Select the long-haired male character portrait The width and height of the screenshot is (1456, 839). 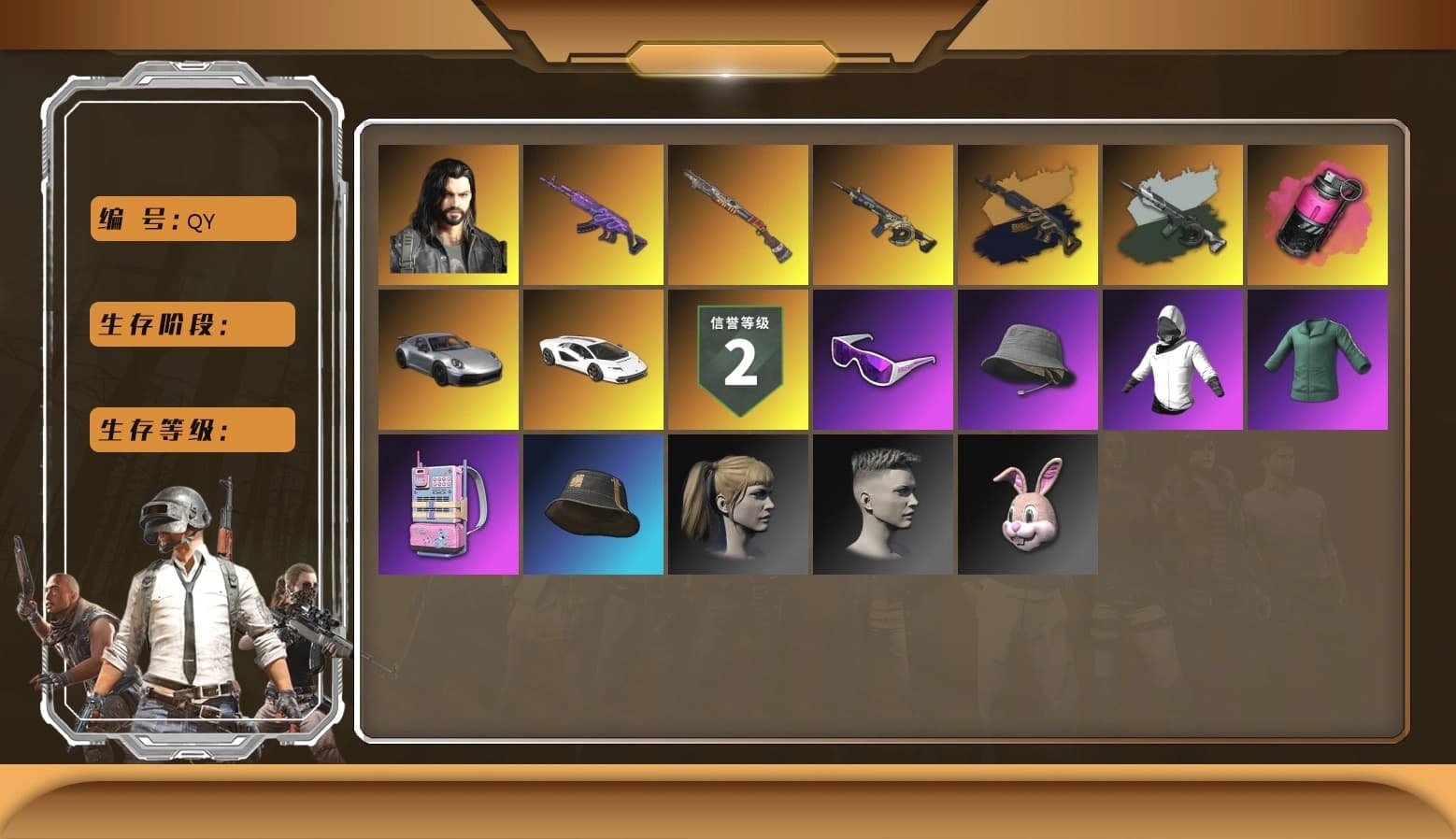[x=449, y=214]
